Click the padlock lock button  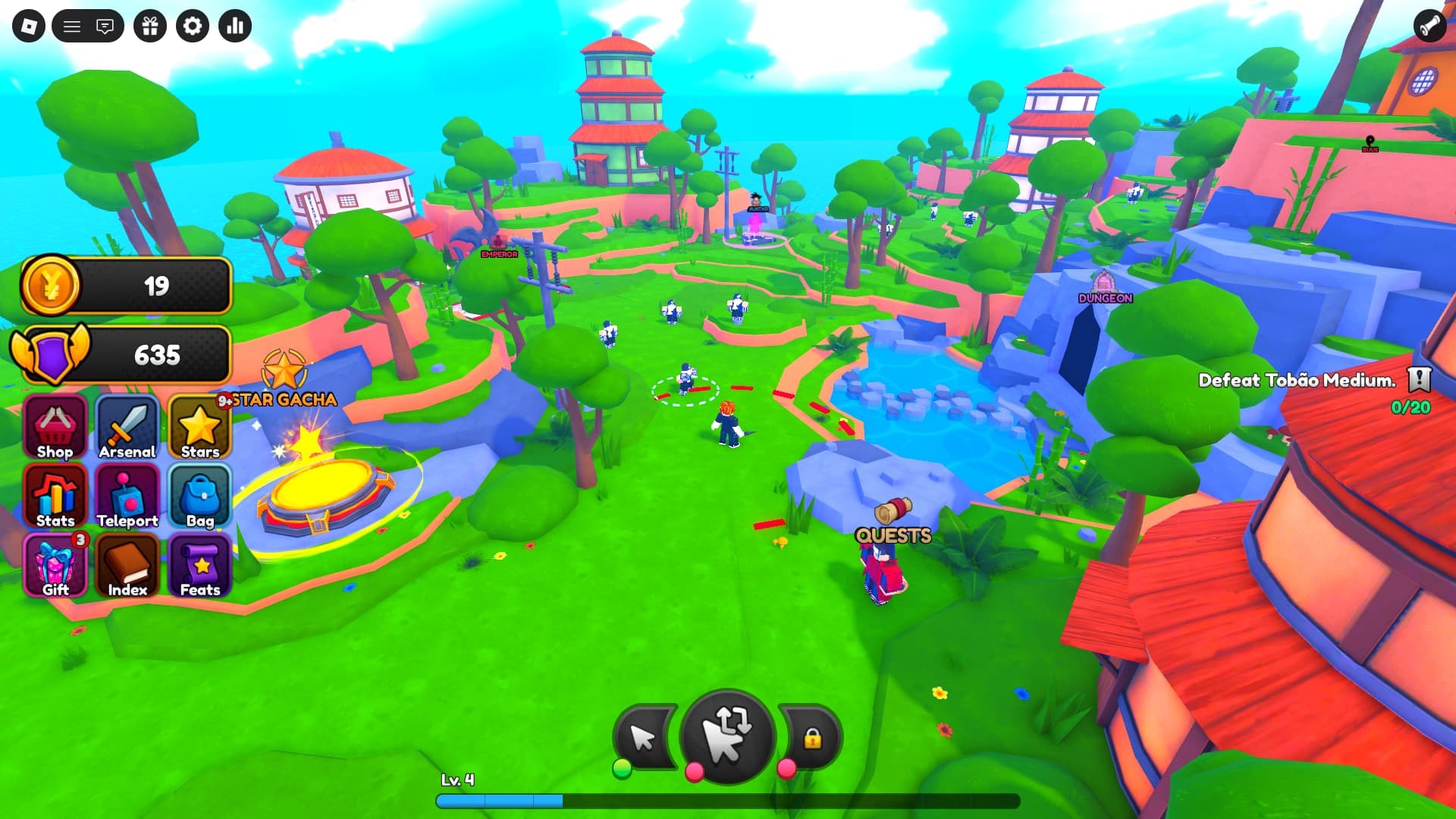[x=812, y=737]
